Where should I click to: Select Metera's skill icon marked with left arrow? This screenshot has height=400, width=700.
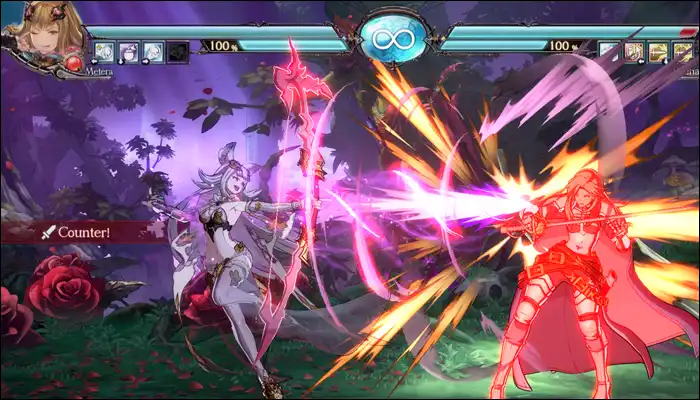point(104,51)
